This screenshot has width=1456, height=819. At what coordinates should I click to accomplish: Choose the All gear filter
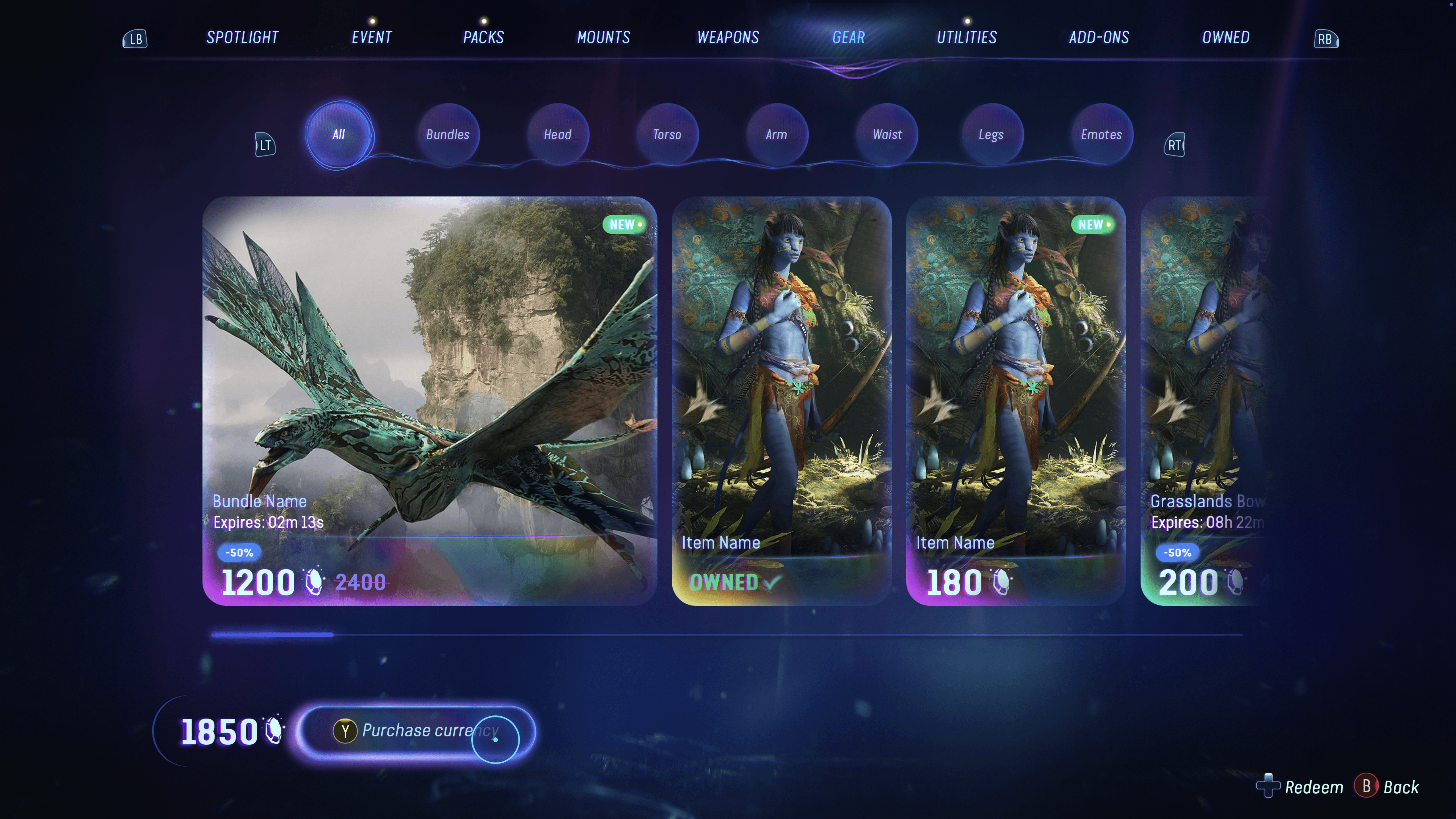pyautogui.click(x=339, y=135)
